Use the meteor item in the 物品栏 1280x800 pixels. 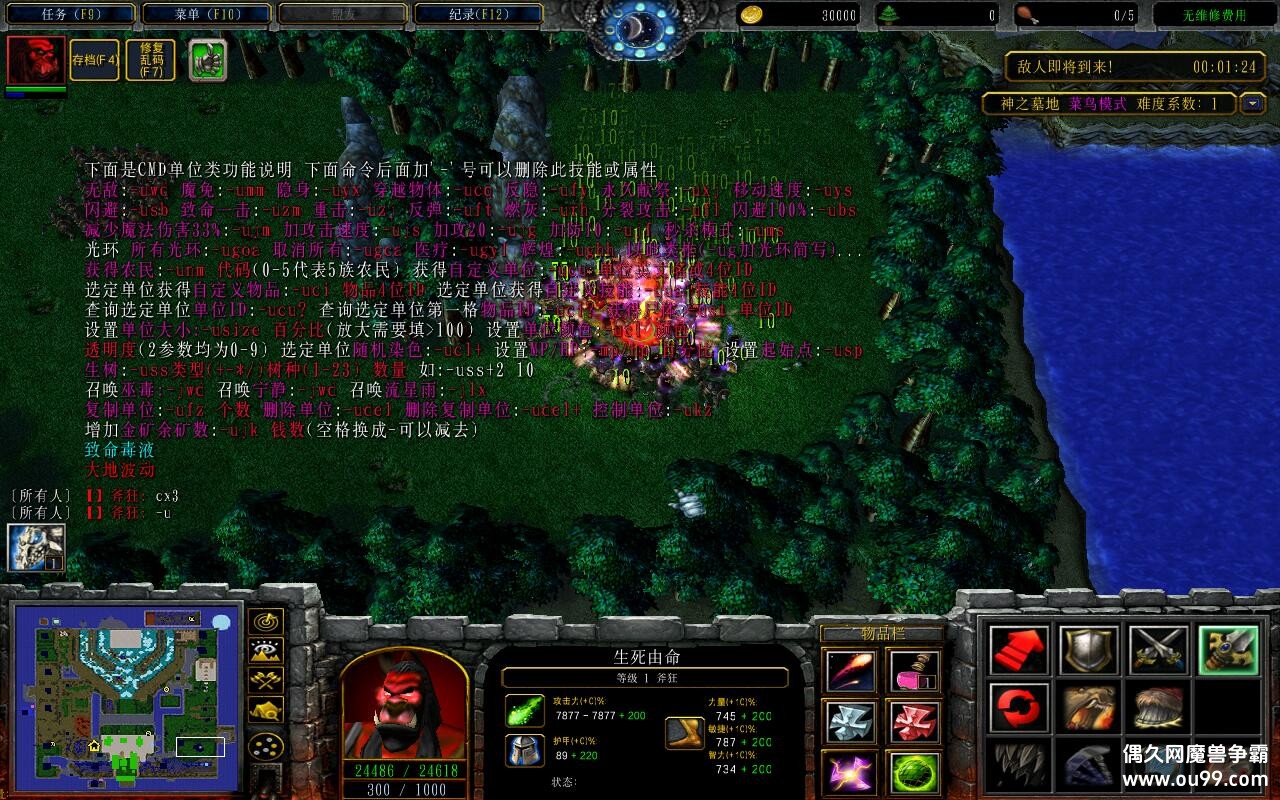point(850,671)
